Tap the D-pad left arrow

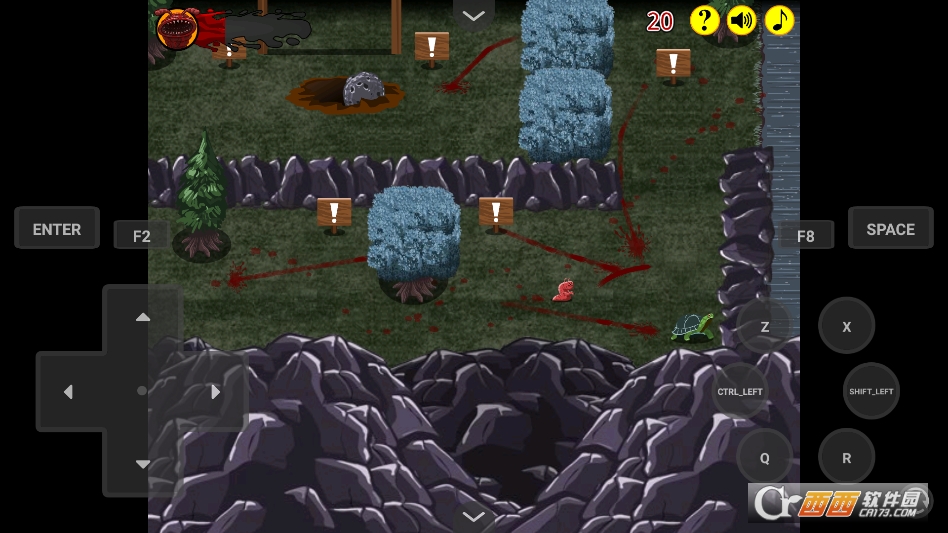click(68, 392)
